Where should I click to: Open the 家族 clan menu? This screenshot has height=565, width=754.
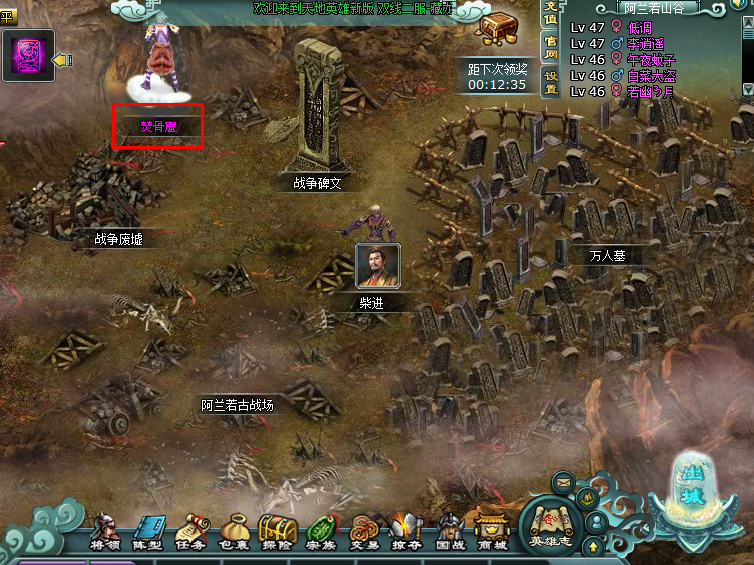tap(320, 531)
